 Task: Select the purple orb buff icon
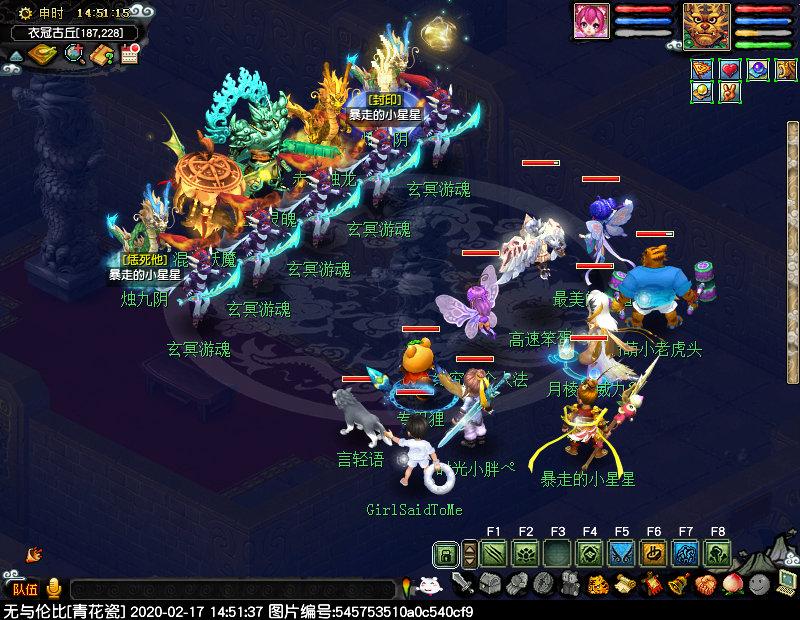[758, 69]
